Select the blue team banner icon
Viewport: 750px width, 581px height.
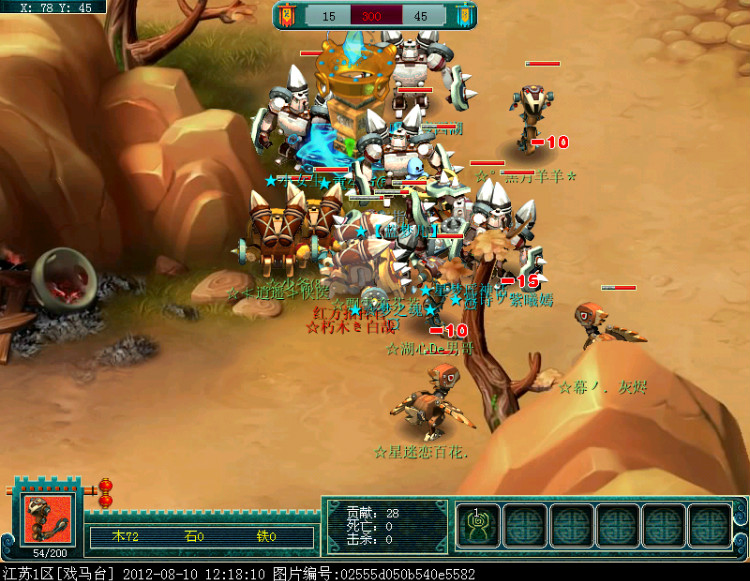pos(464,16)
